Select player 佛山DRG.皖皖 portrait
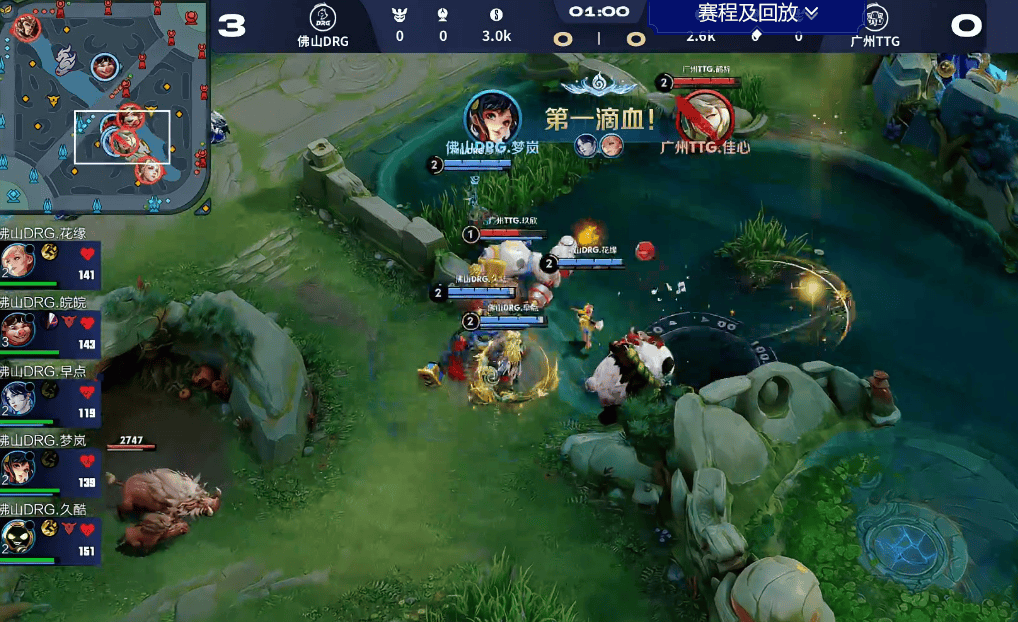 (18, 329)
